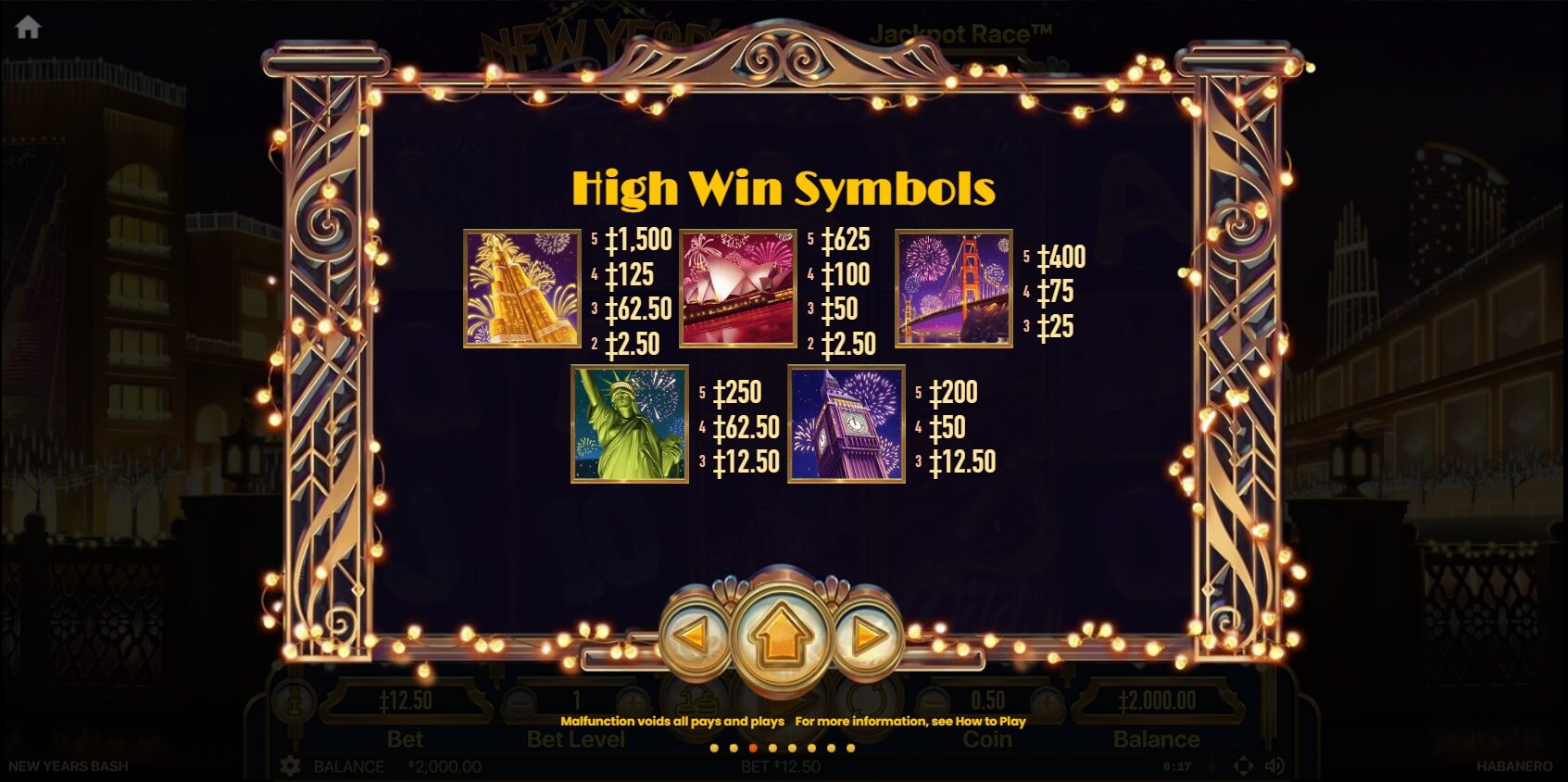
Task: Enable fullscreen mode from the bottom bar
Action: click(1244, 765)
